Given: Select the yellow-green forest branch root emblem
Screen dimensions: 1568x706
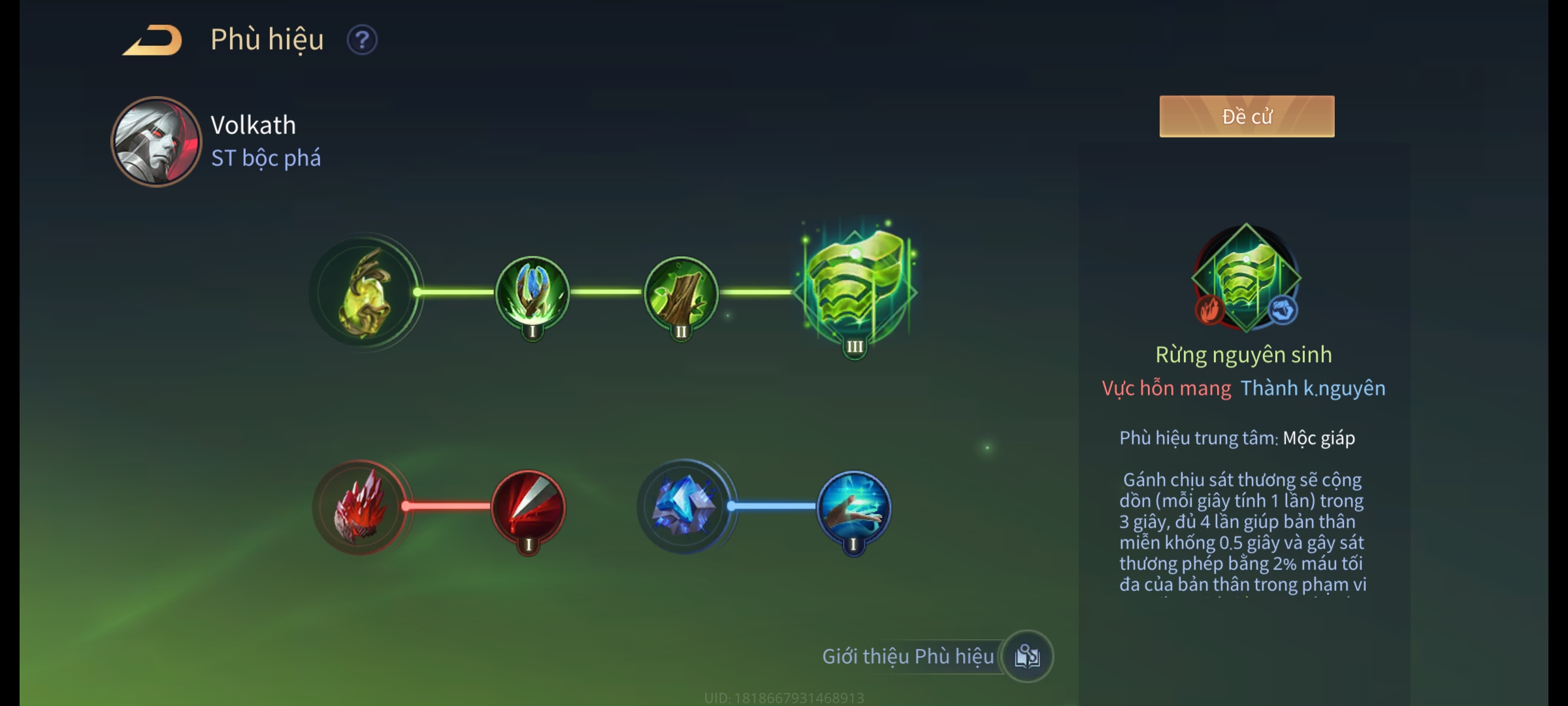Looking at the screenshot, I should [365, 292].
